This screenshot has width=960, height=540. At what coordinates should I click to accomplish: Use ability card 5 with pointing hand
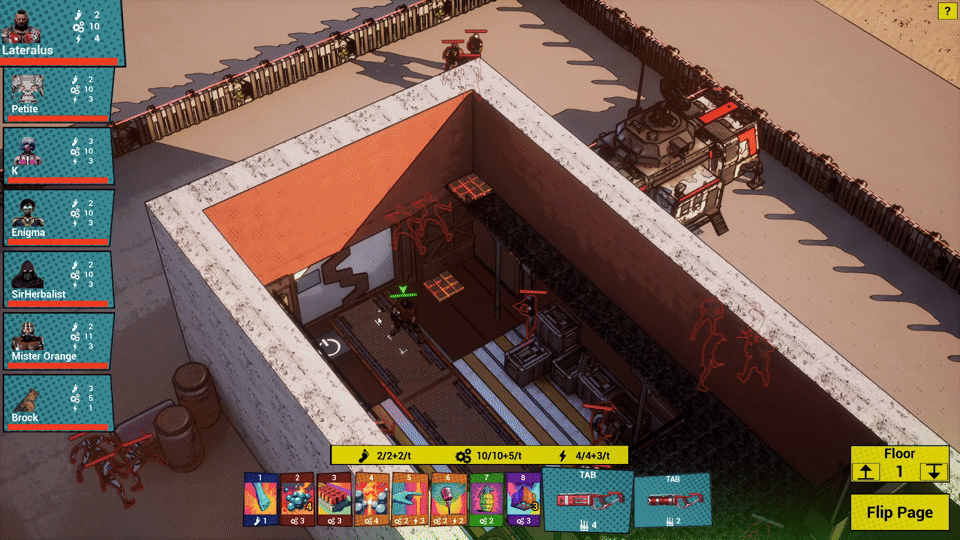(x=410, y=499)
